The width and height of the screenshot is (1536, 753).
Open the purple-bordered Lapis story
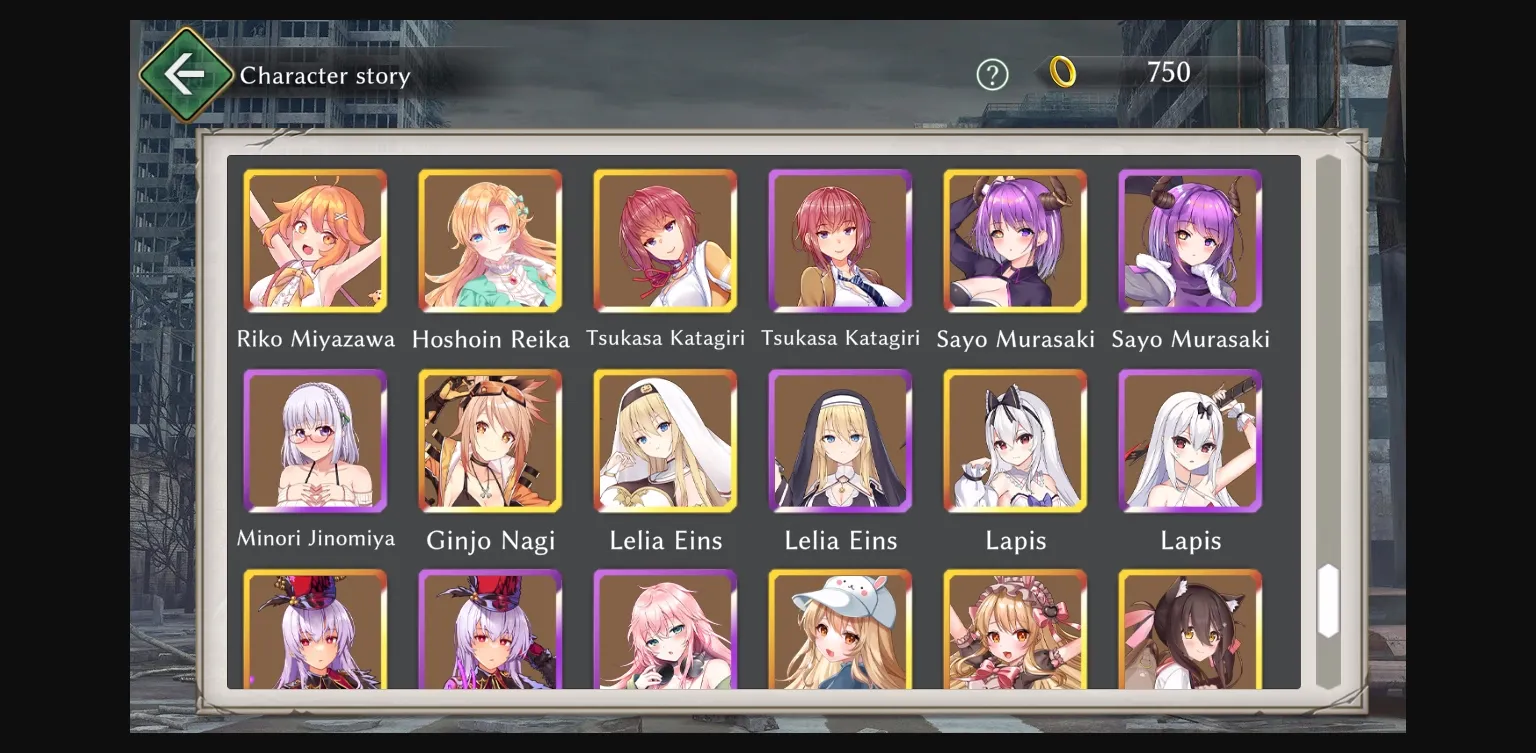1190,442
